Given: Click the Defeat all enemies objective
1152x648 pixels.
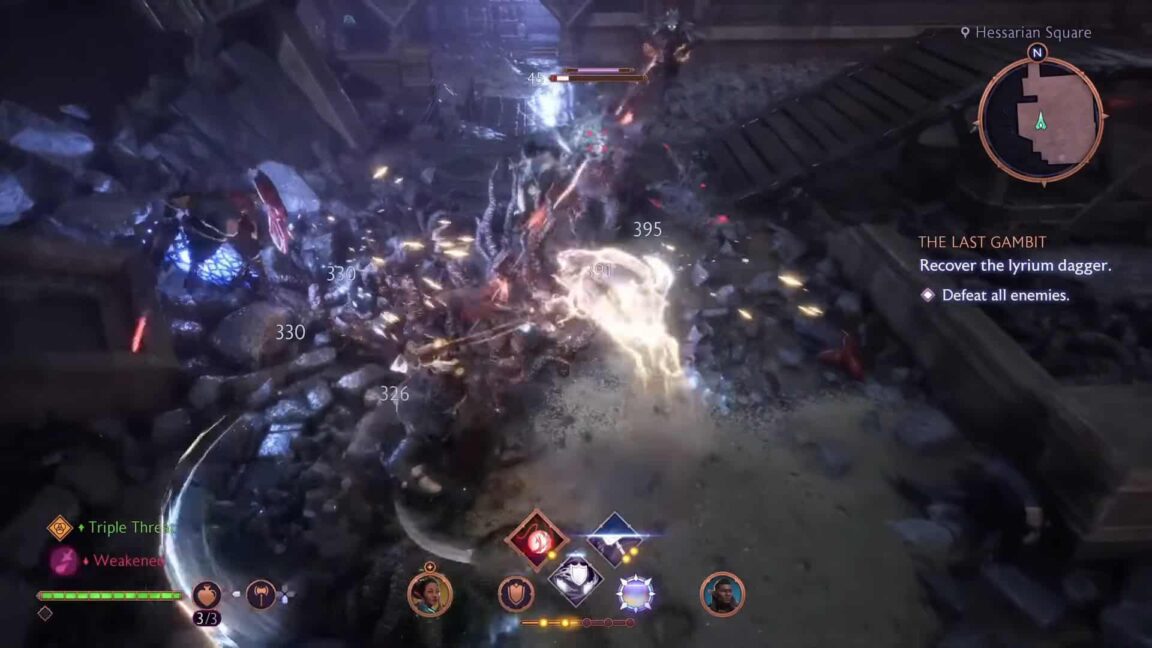Looking at the screenshot, I should (996, 295).
